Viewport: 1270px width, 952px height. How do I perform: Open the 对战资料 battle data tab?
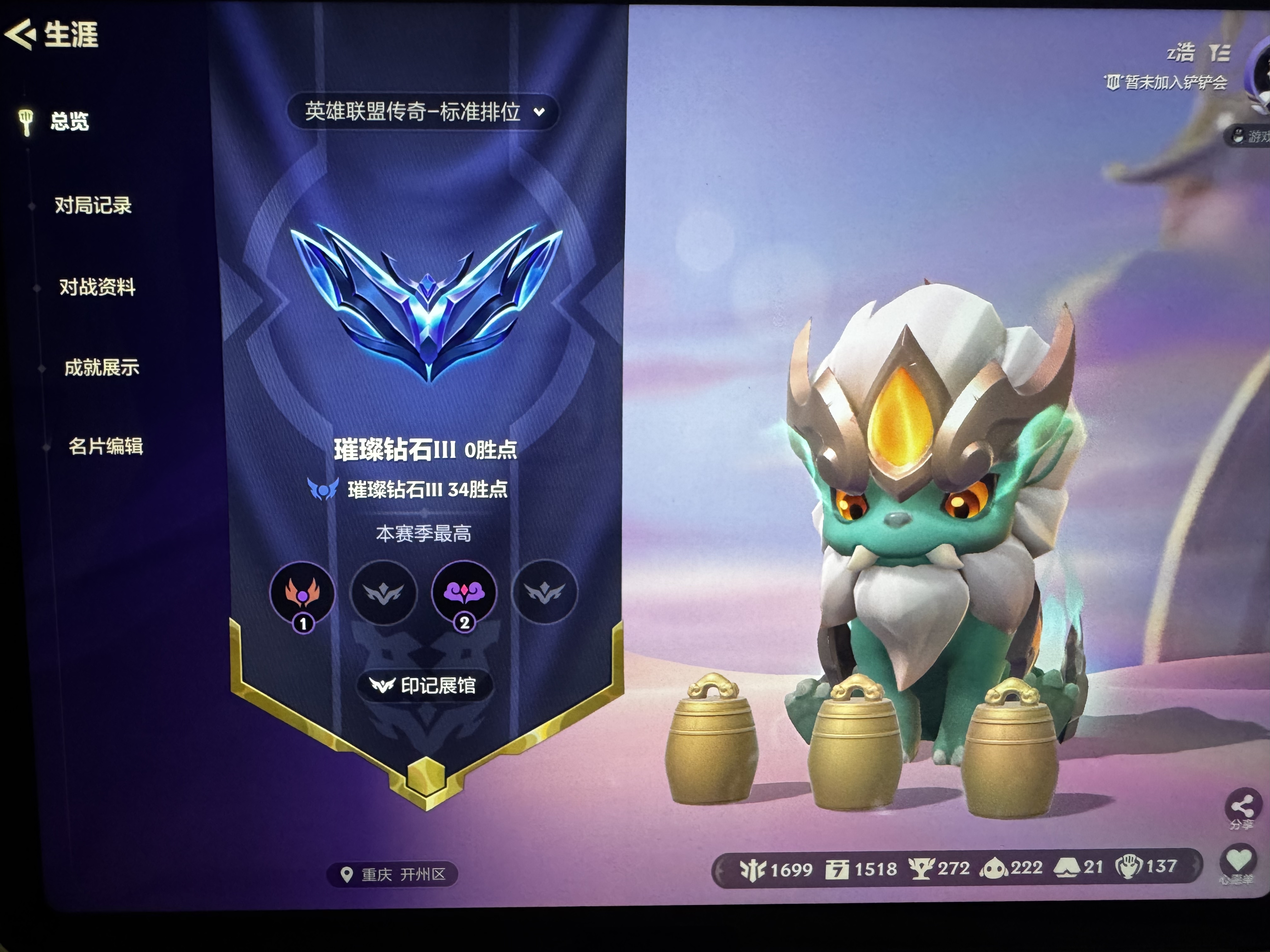tap(97, 286)
